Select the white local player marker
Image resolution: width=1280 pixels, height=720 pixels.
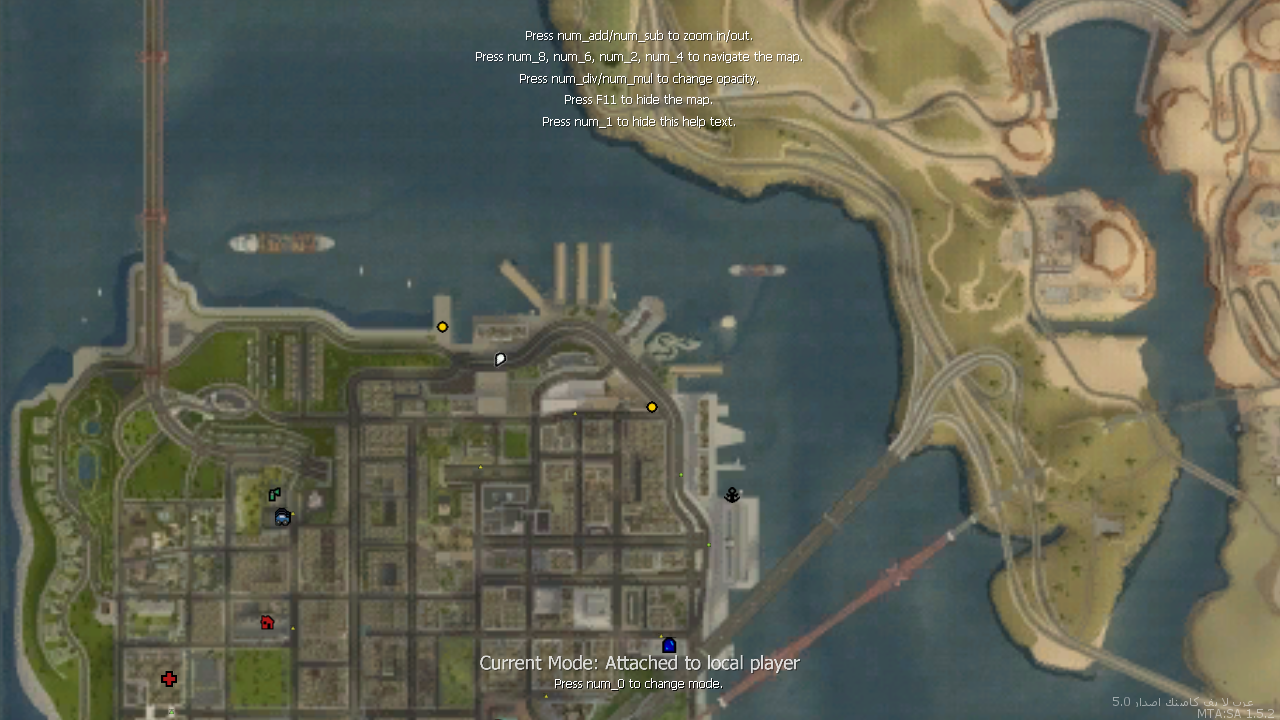500,359
